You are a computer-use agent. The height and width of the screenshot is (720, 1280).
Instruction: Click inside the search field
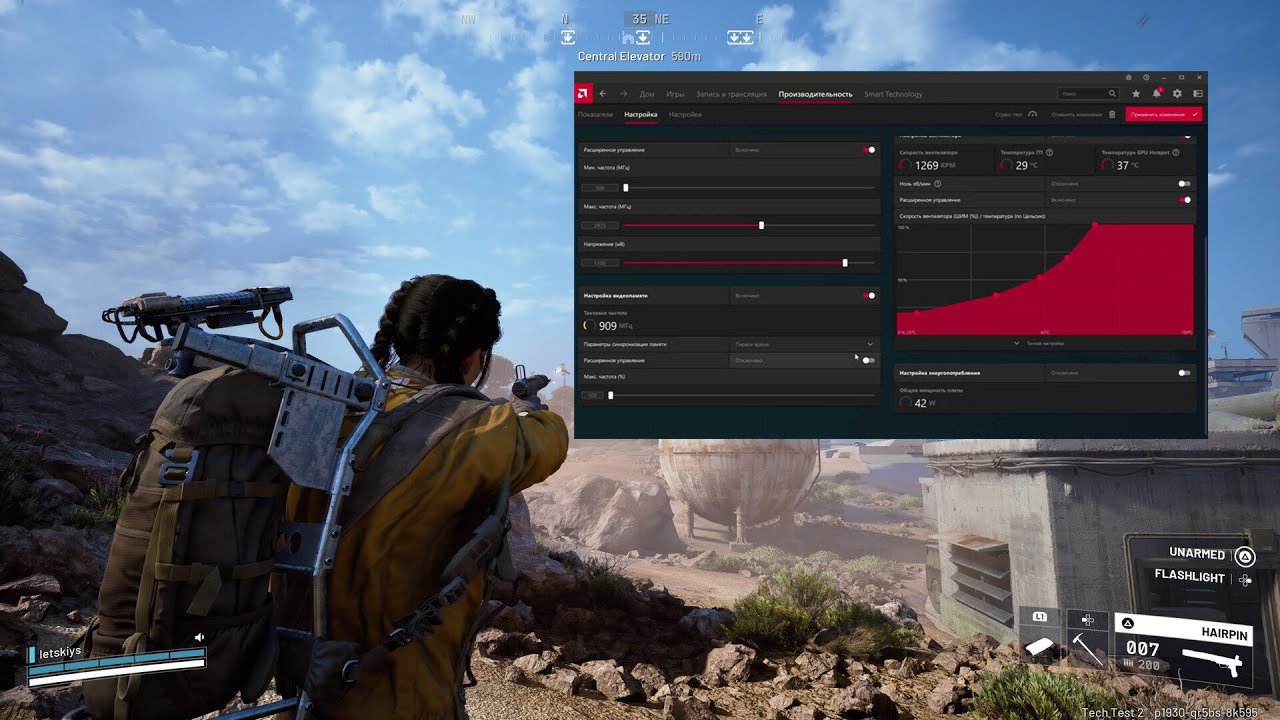point(1090,92)
